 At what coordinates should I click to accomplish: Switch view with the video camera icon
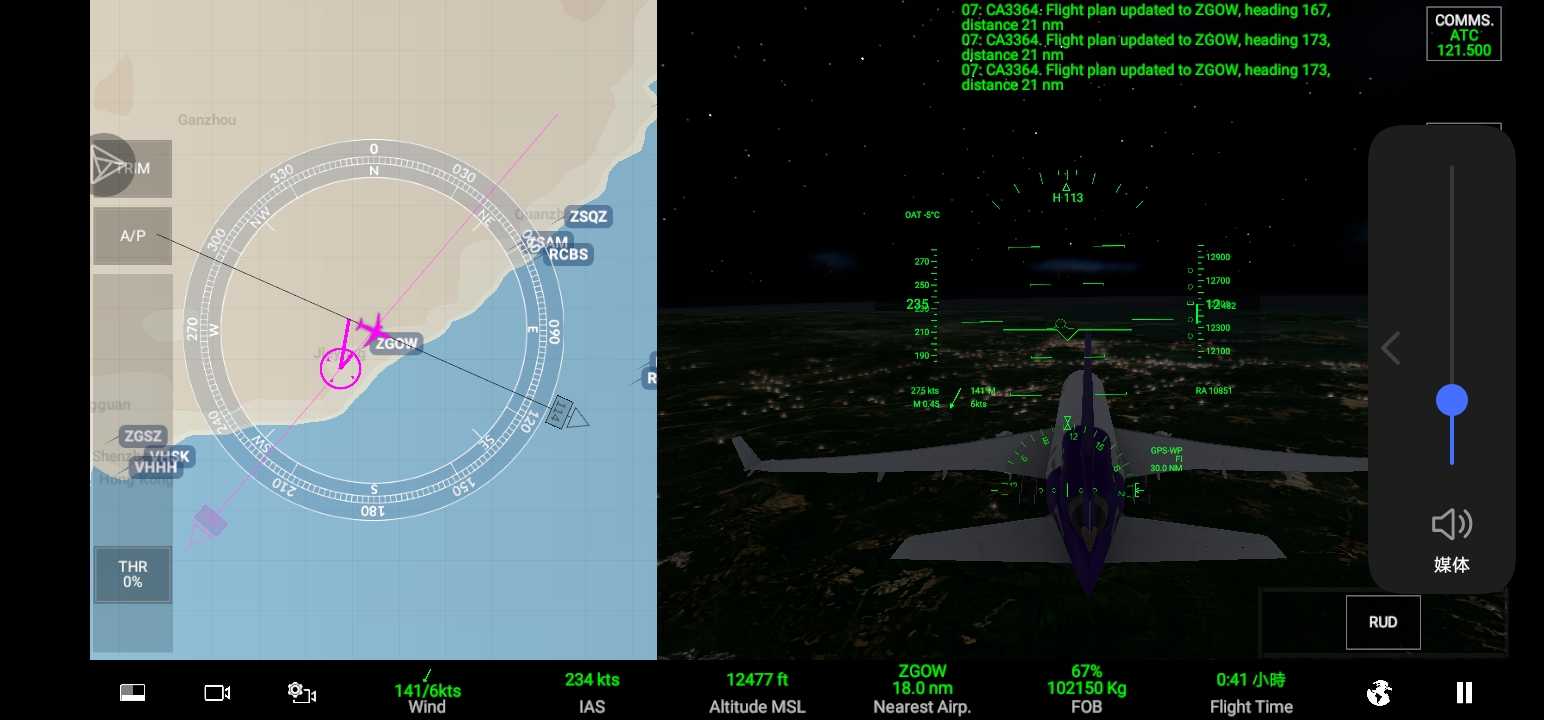pos(217,692)
